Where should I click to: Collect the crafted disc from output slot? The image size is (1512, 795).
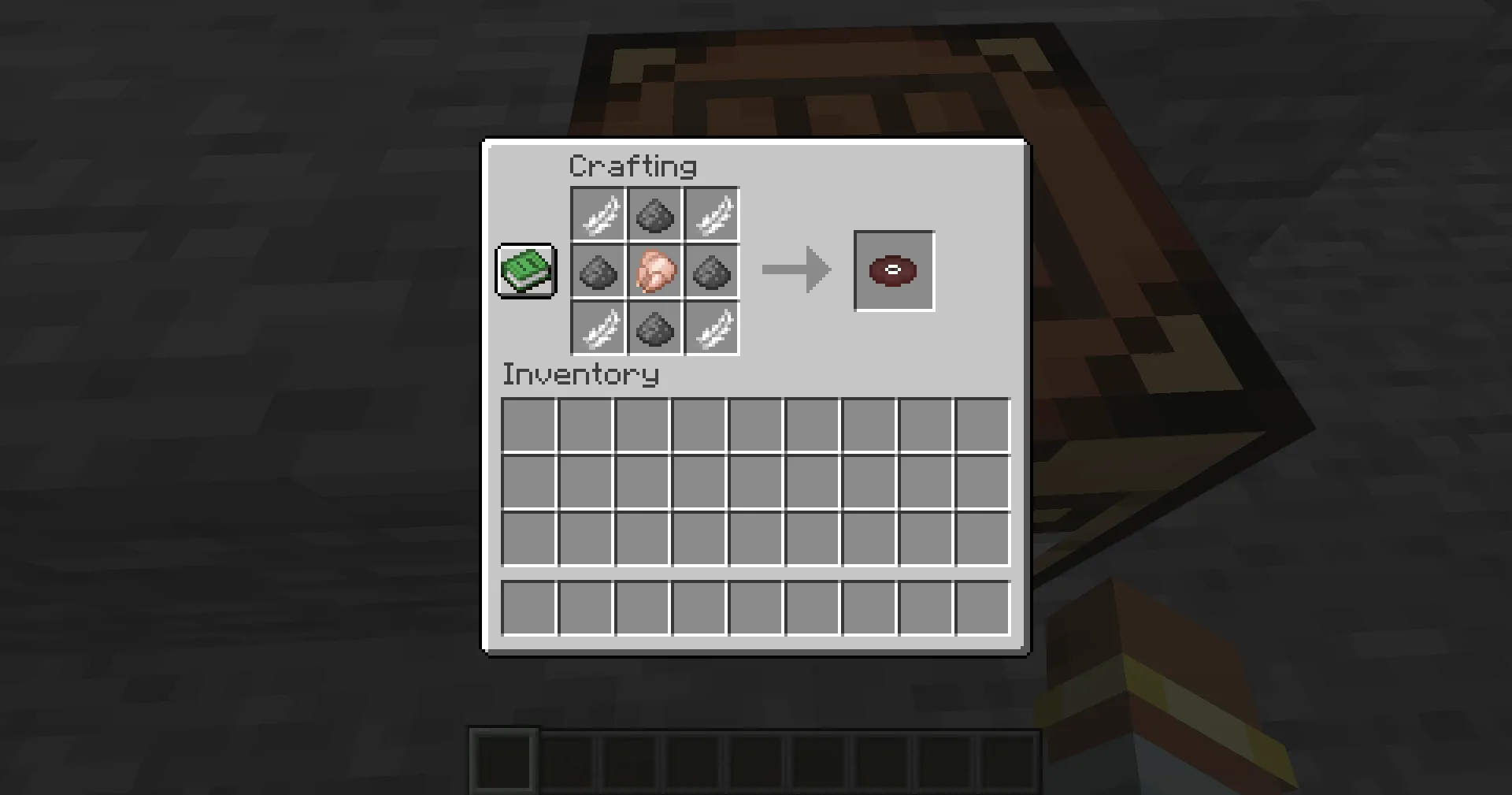(894, 271)
